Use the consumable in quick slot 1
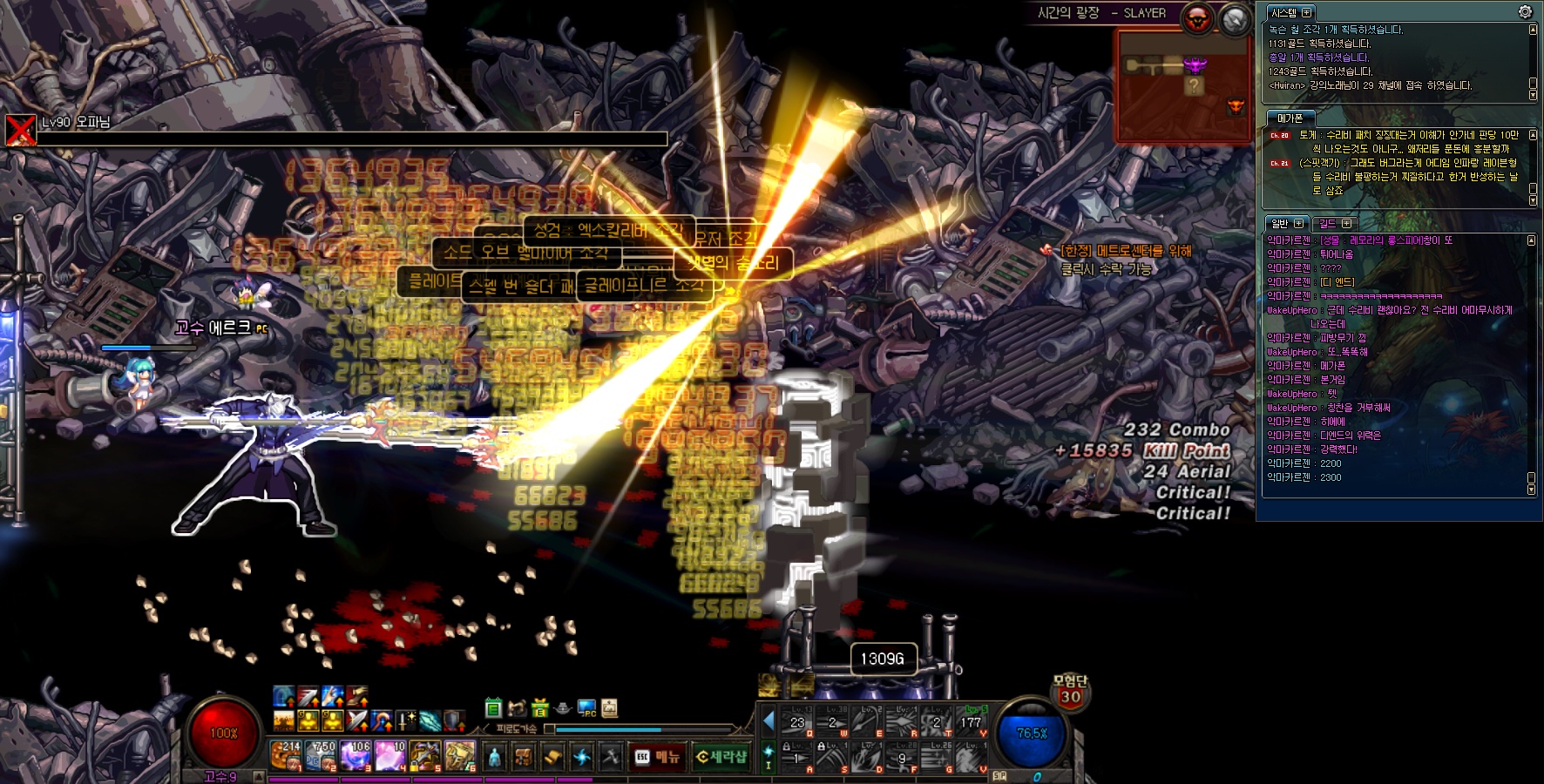1544x784 pixels. (x=286, y=755)
